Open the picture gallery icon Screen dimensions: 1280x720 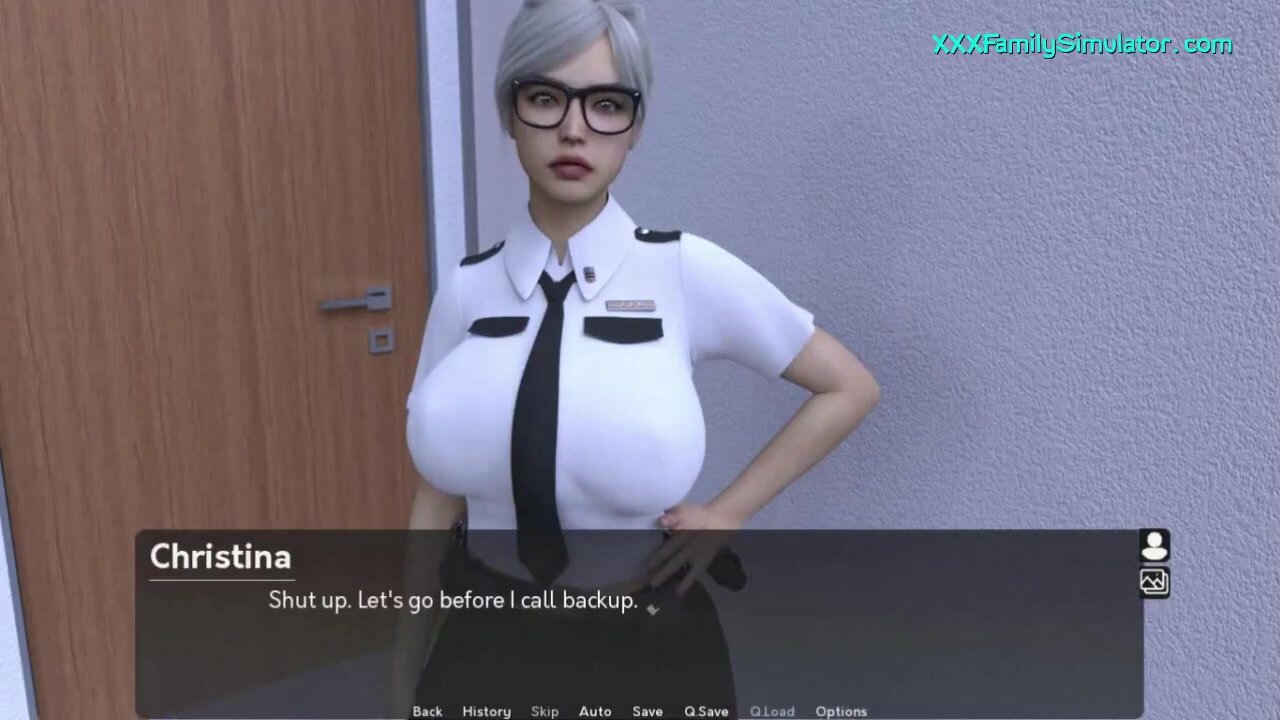tap(1155, 581)
